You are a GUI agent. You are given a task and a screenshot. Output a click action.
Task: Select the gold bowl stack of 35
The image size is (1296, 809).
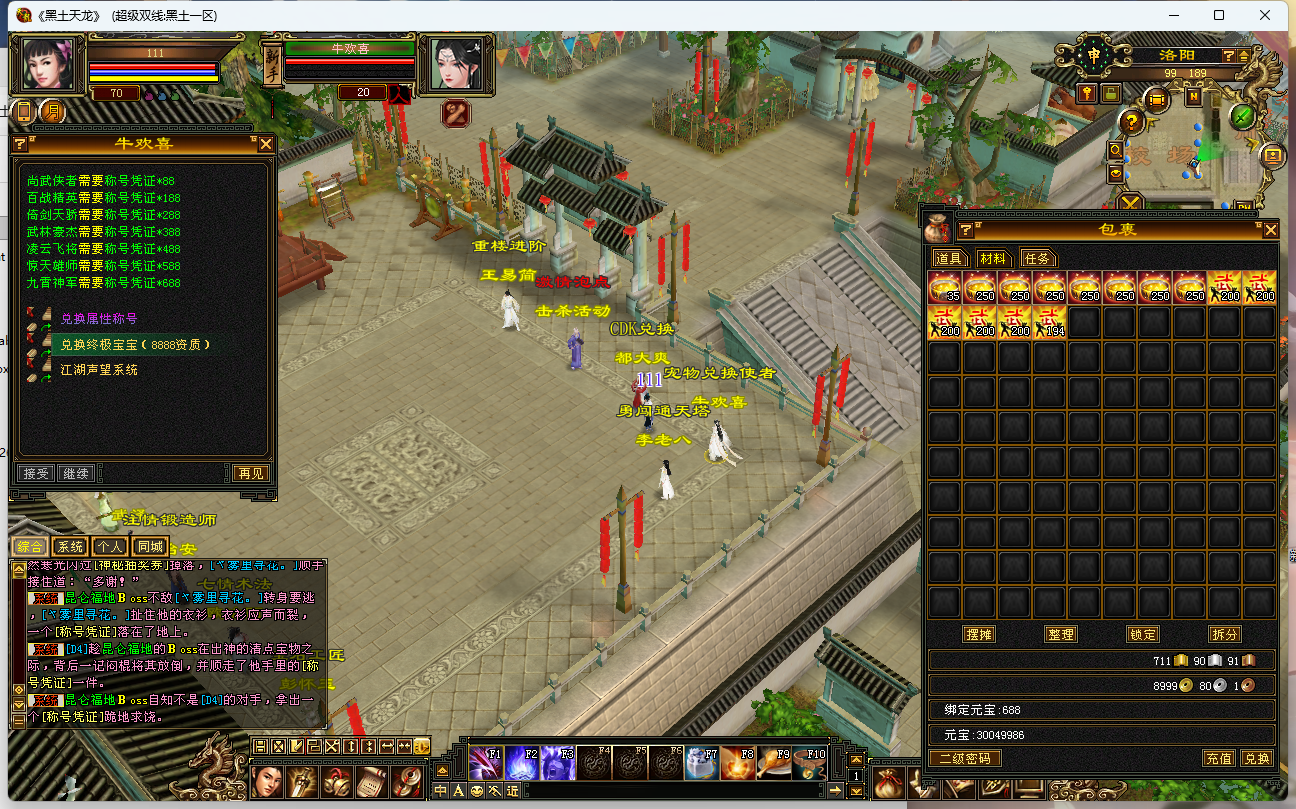(945, 287)
